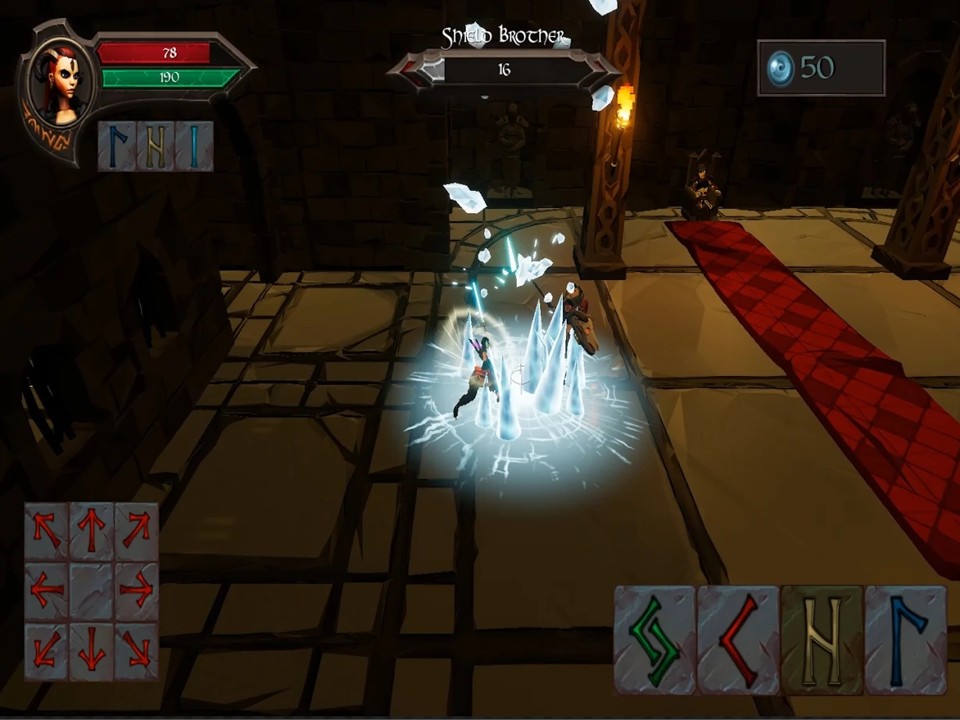Viewport: 960px width, 720px height.
Task: Cast the green rune stone
Action: point(654,641)
